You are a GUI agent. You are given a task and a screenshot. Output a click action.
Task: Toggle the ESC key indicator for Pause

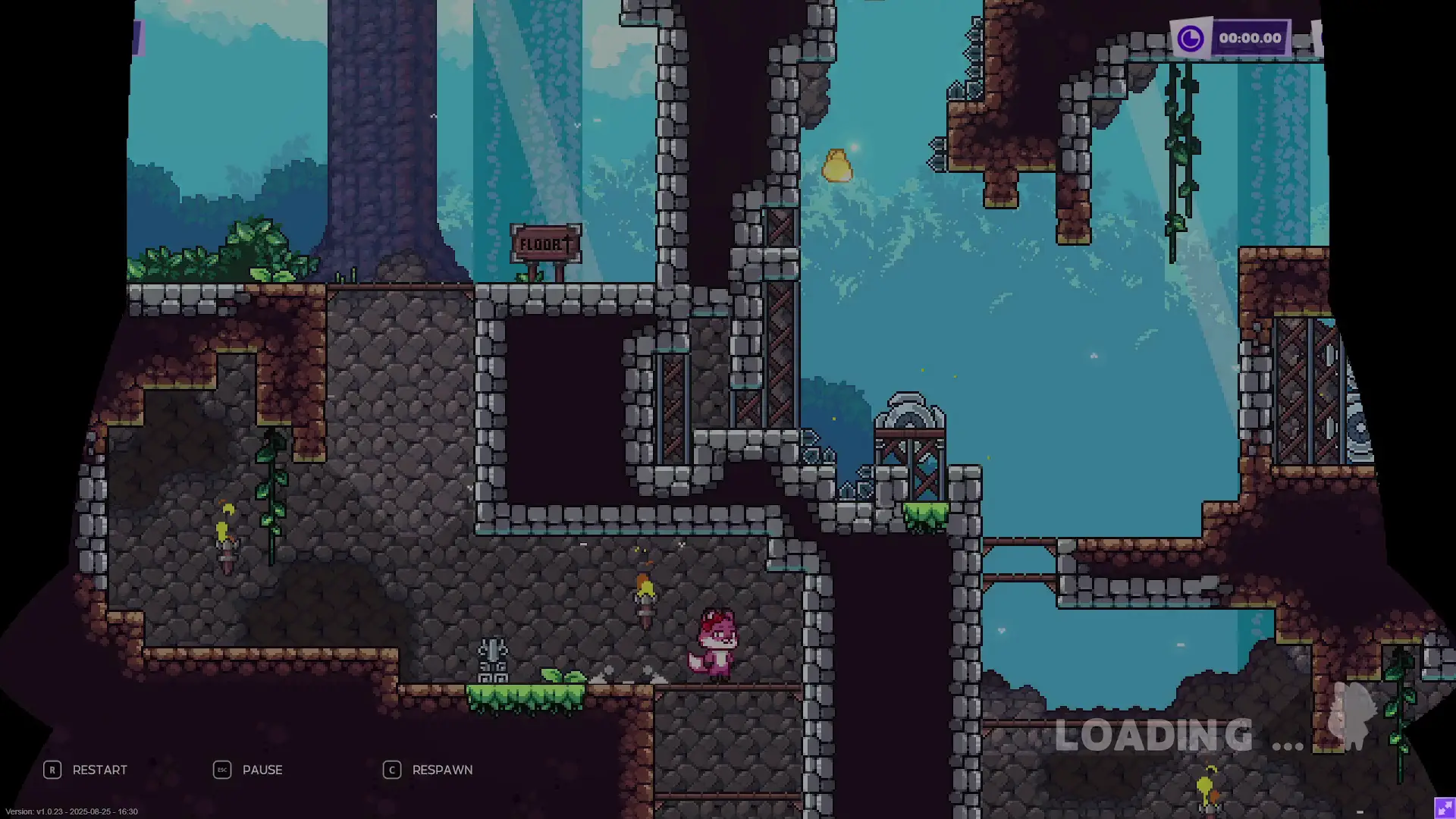pyautogui.click(x=221, y=770)
